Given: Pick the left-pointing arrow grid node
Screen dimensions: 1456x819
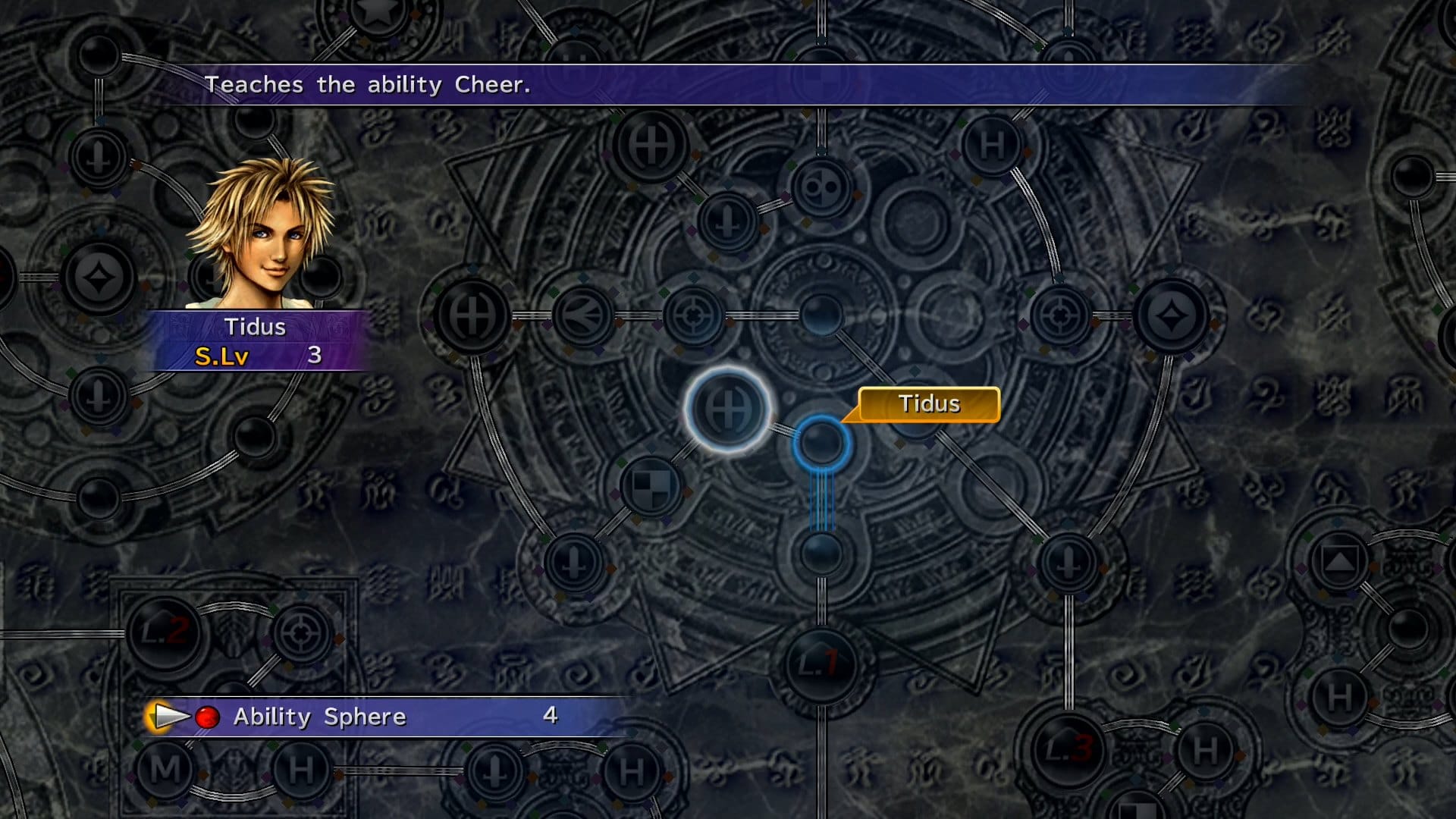Looking at the screenshot, I should pyautogui.click(x=582, y=315).
